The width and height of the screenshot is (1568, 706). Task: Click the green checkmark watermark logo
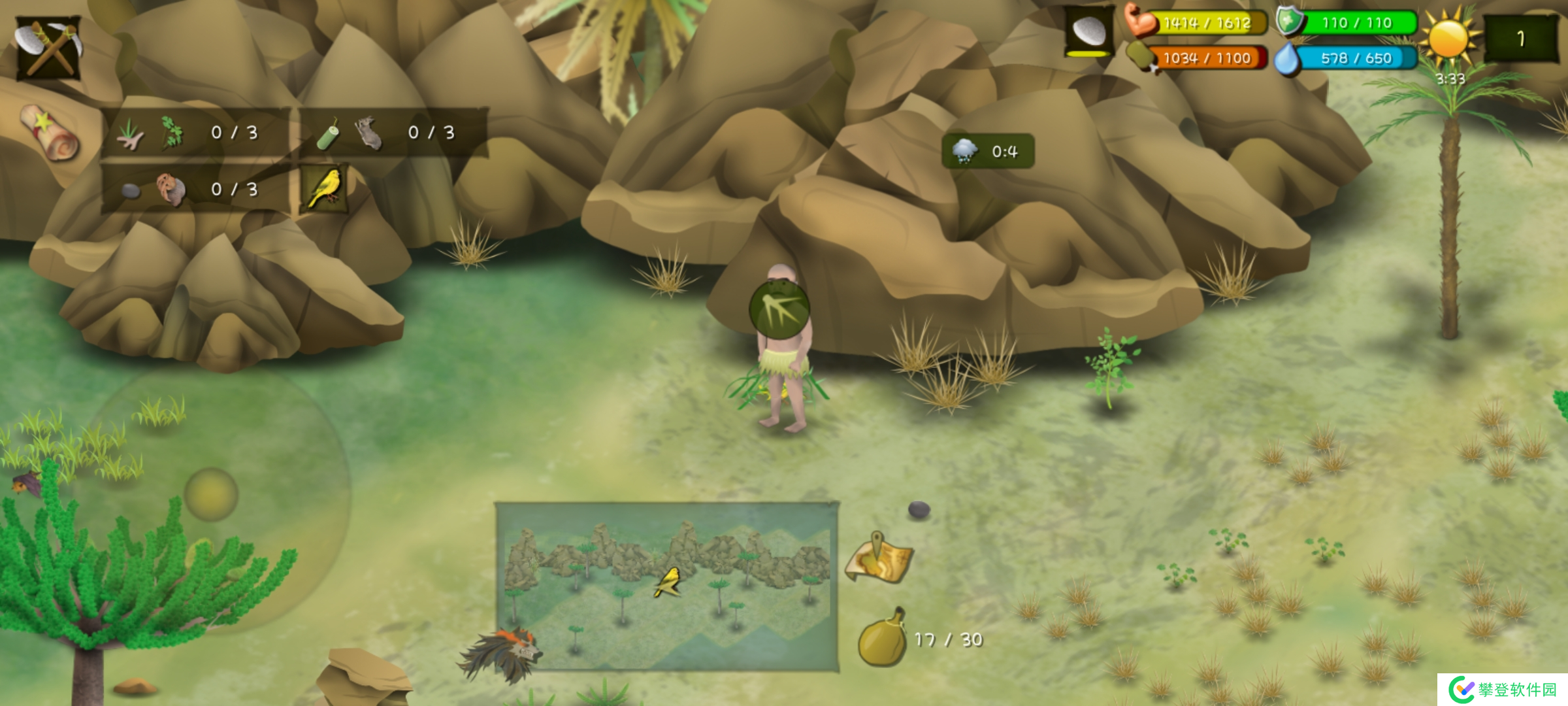click(1461, 689)
